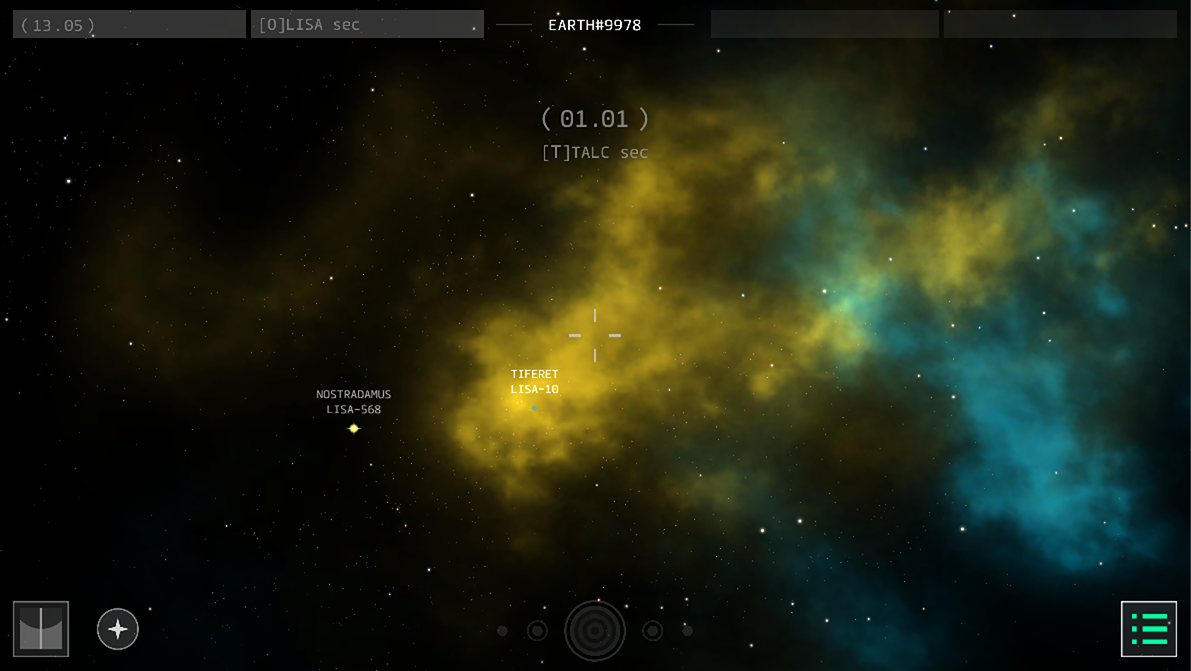Click the [O]LISA sec sector field

367,25
